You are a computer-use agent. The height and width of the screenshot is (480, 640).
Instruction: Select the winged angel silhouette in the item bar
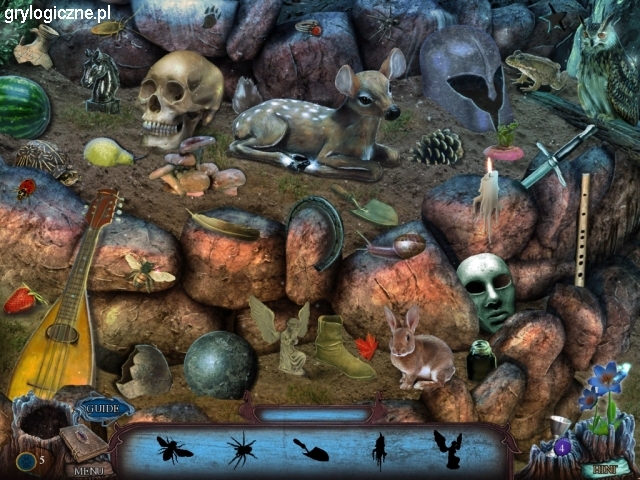click(x=446, y=449)
